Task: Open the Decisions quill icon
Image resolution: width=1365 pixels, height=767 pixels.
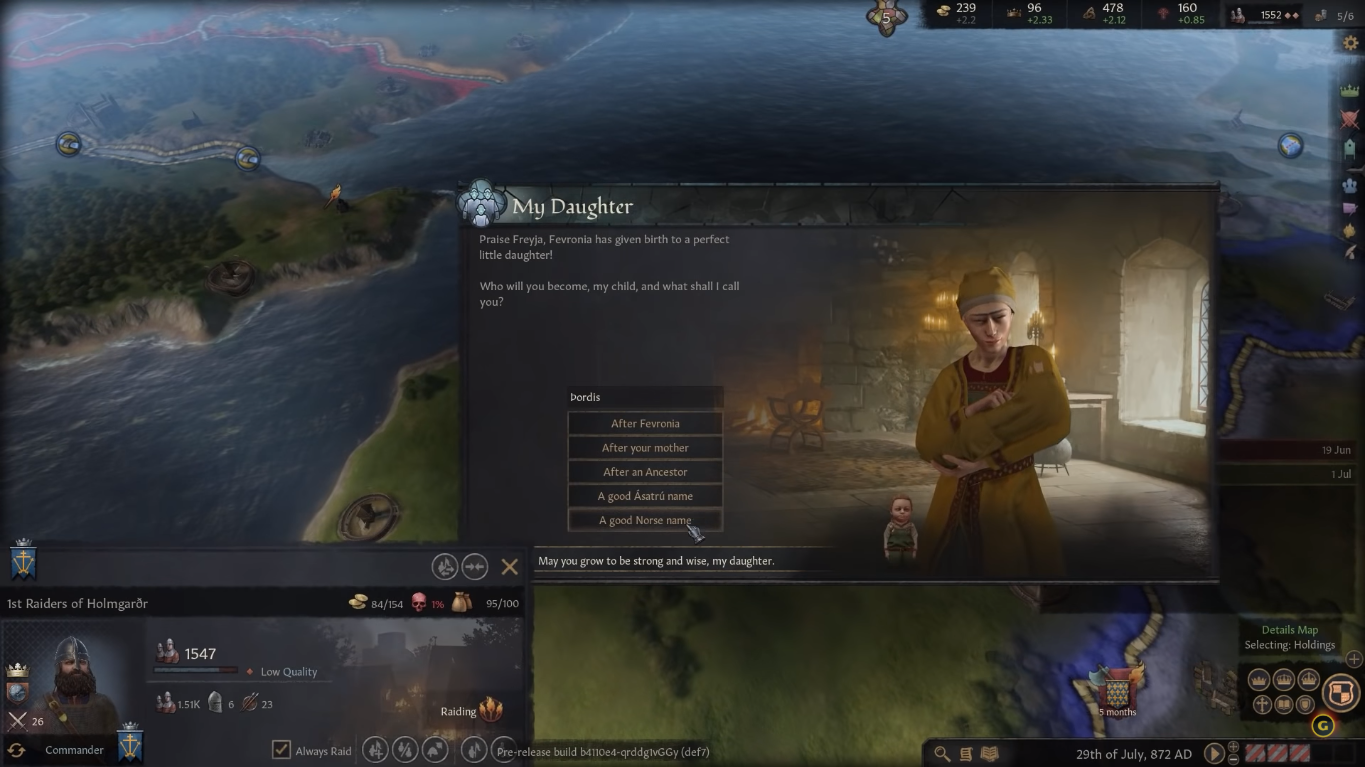Action: 1348,251
